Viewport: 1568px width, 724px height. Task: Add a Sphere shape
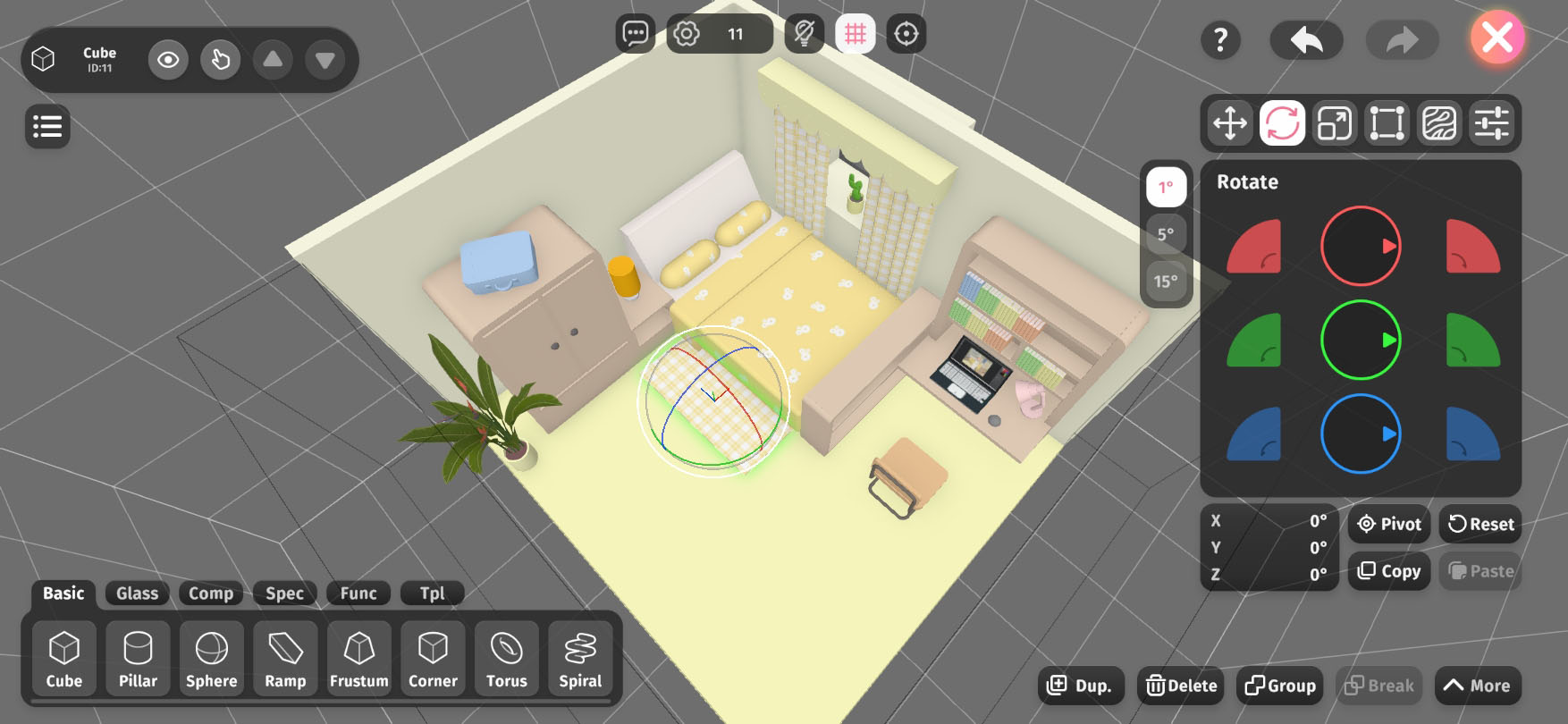pyautogui.click(x=212, y=659)
